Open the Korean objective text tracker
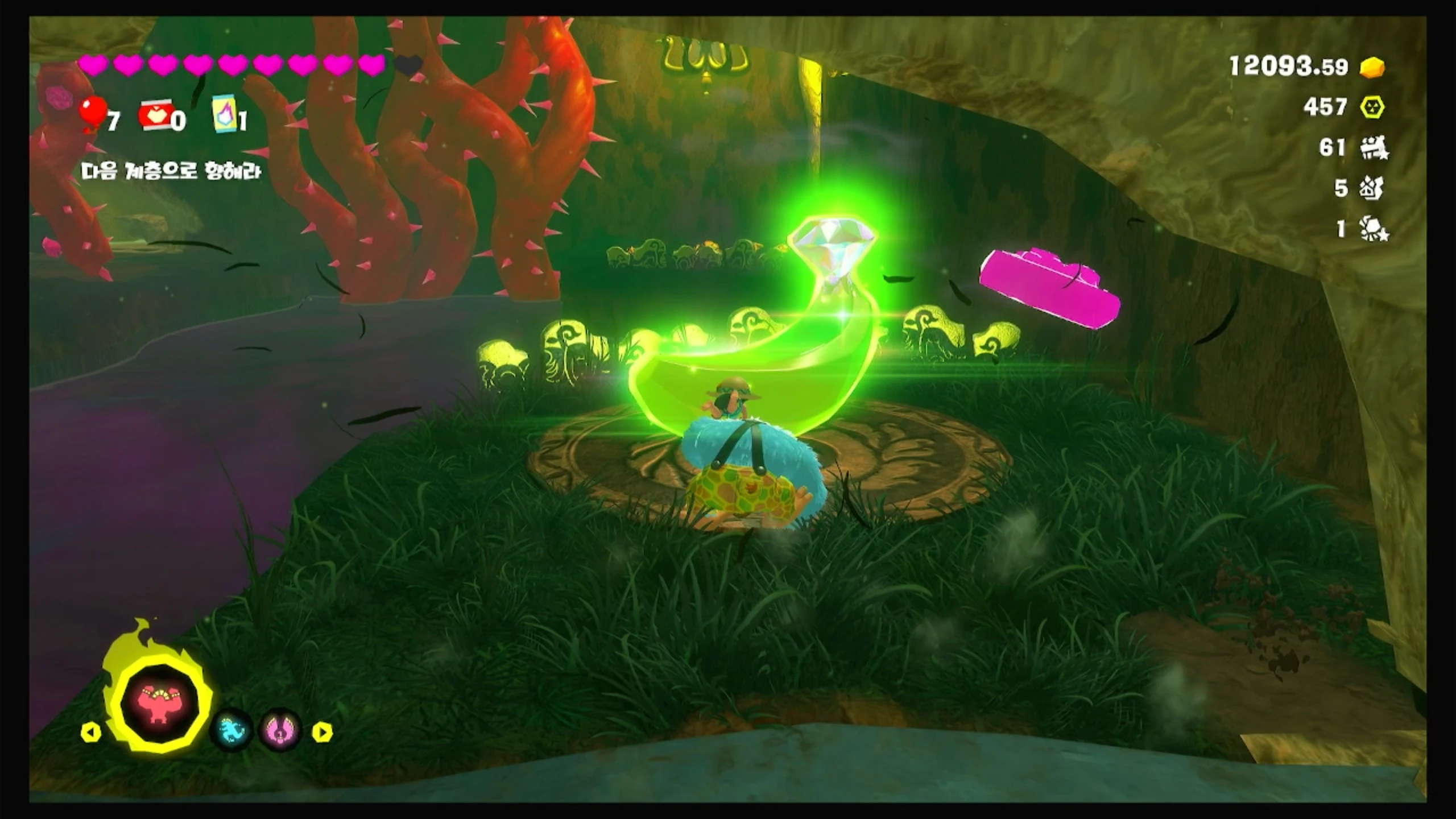The height and width of the screenshot is (819, 1456). click(x=172, y=171)
